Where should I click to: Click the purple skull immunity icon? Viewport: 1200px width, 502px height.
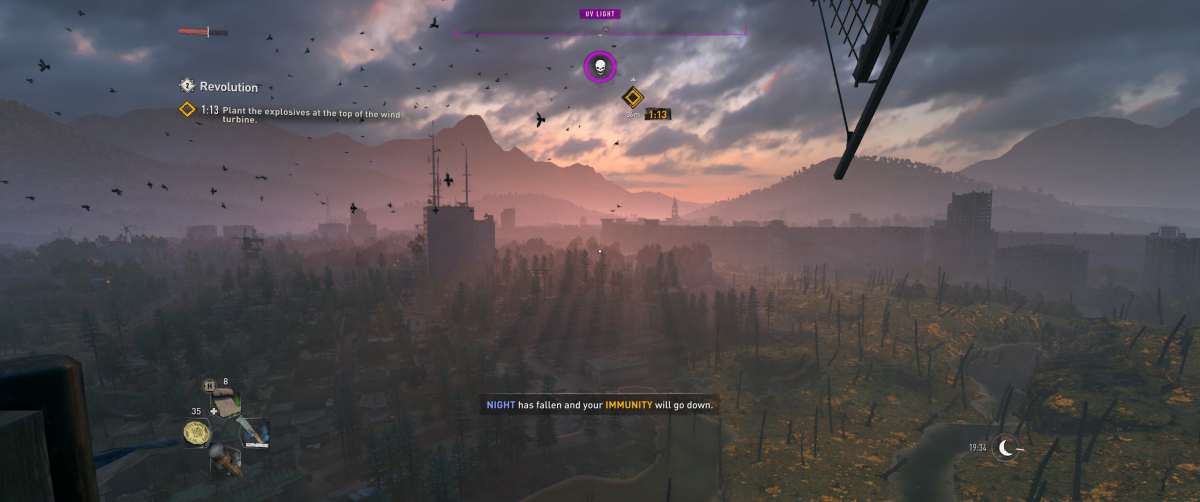[x=600, y=67]
